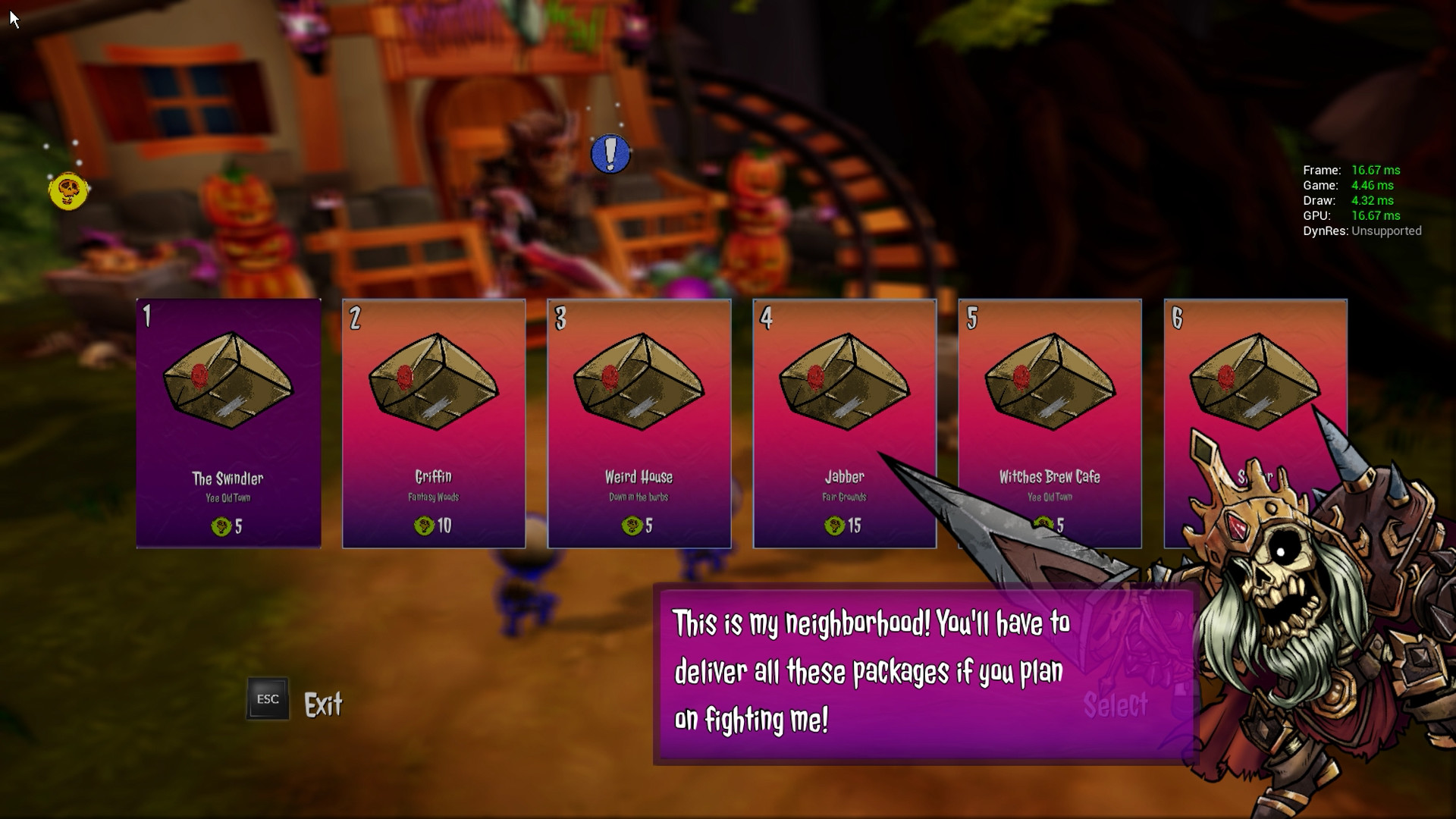Image resolution: width=1456 pixels, height=819 pixels.
Task: Select the Griffin delivery card from Fantasy Woods
Action: coord(434,423)
